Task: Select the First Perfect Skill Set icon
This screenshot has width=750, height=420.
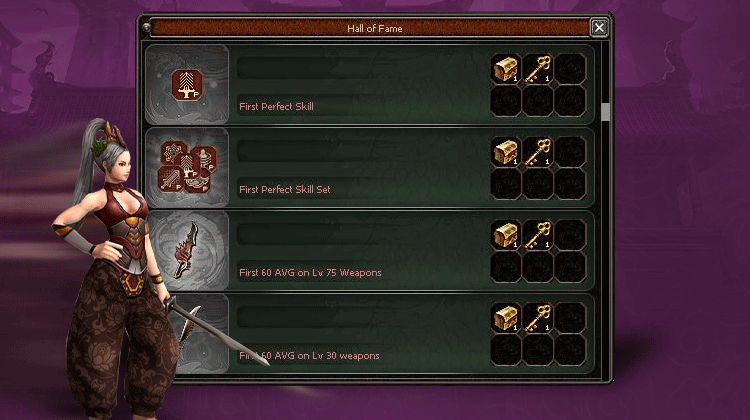Action: coord(187,167)
